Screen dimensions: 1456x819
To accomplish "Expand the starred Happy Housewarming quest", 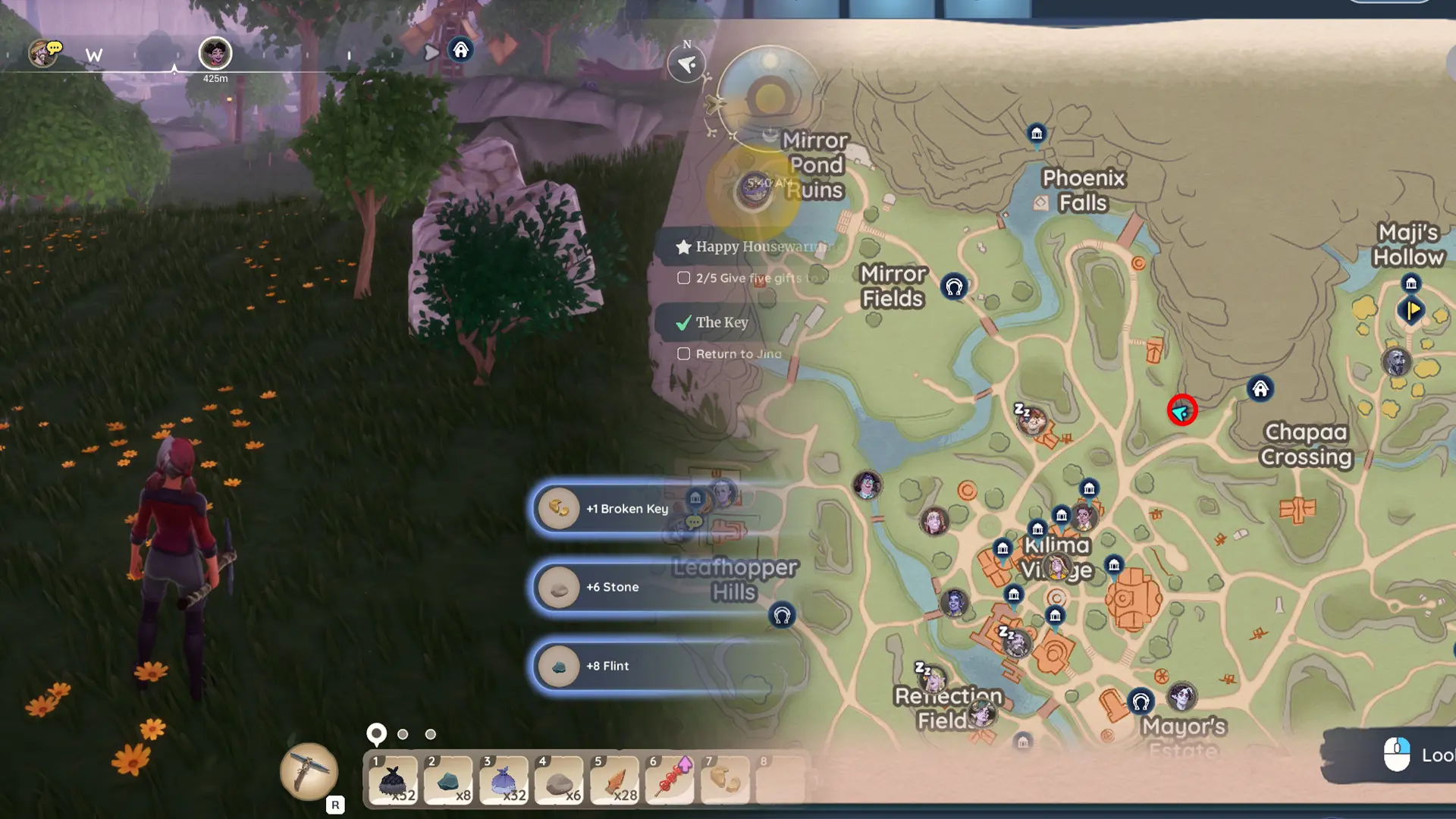I will click(682, 246).
